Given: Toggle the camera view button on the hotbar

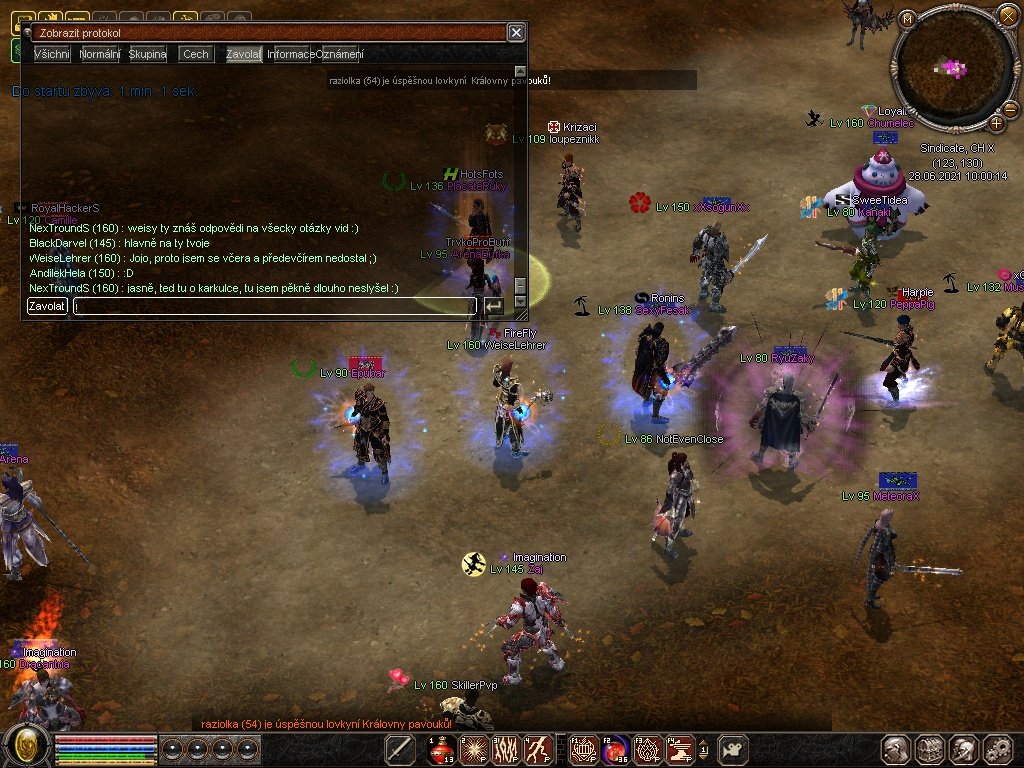Looking at the screenshot, I should (735, 749).
